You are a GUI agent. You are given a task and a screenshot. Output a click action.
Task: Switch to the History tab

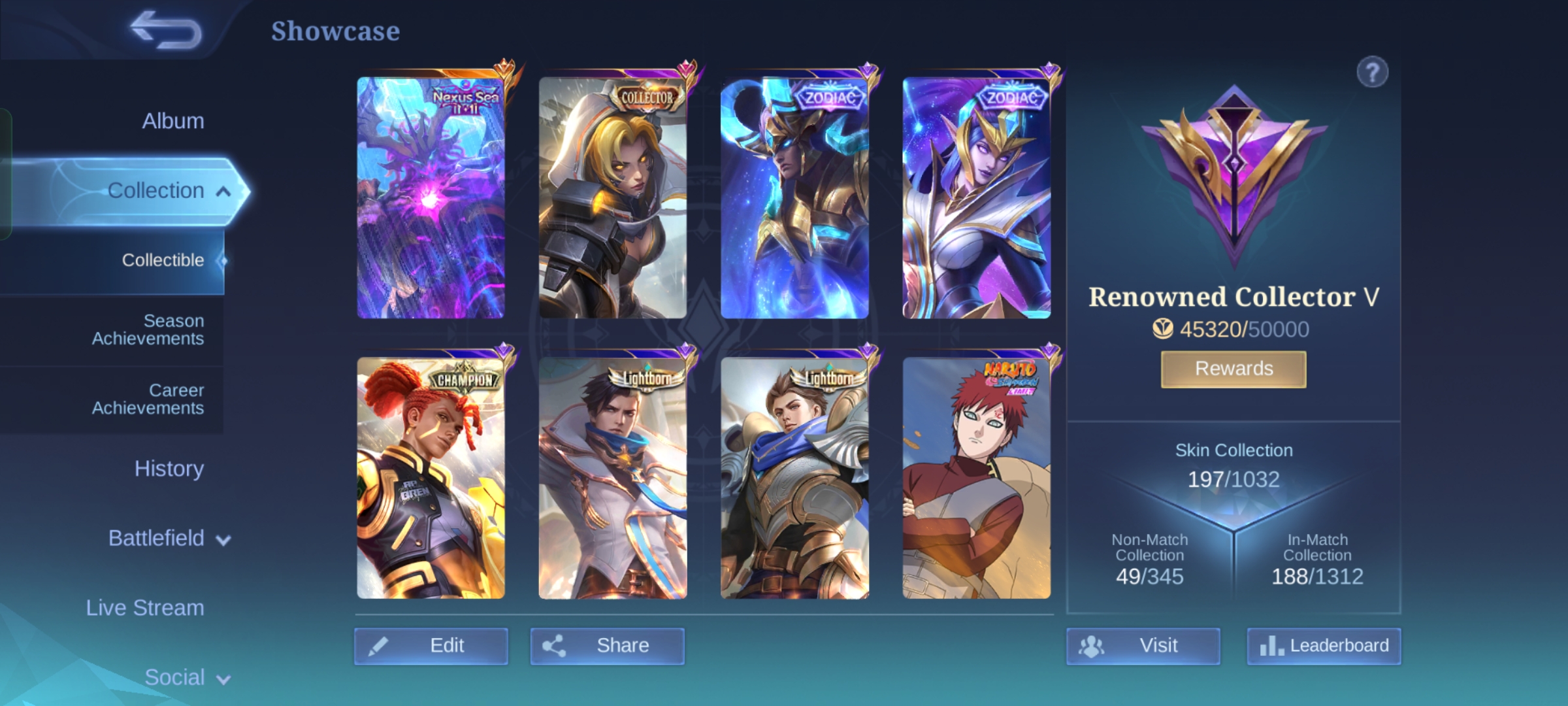(169, 469)
